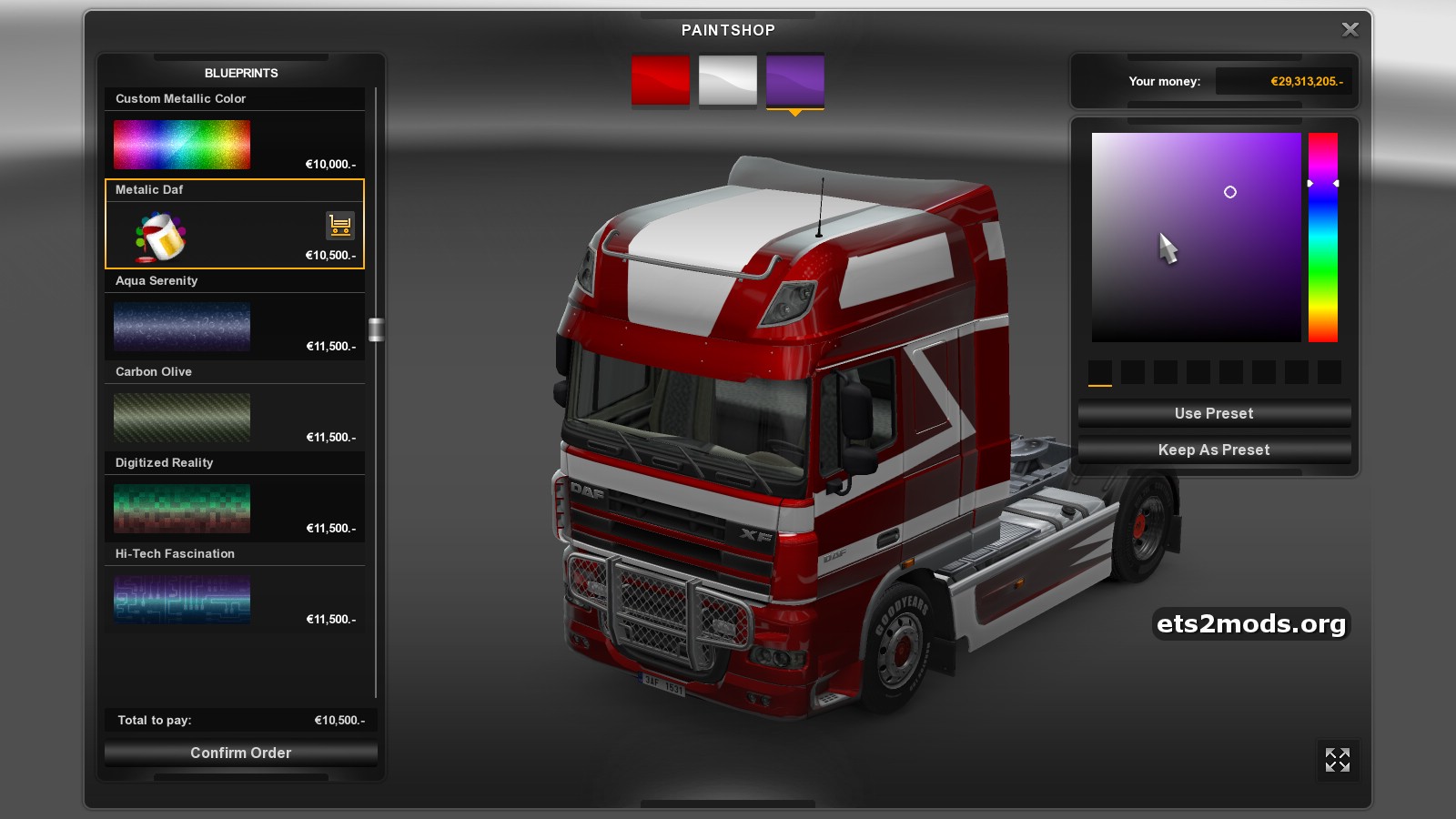
Task: Click the blueprints list scrollbar handle
Action: coord(376,329)
